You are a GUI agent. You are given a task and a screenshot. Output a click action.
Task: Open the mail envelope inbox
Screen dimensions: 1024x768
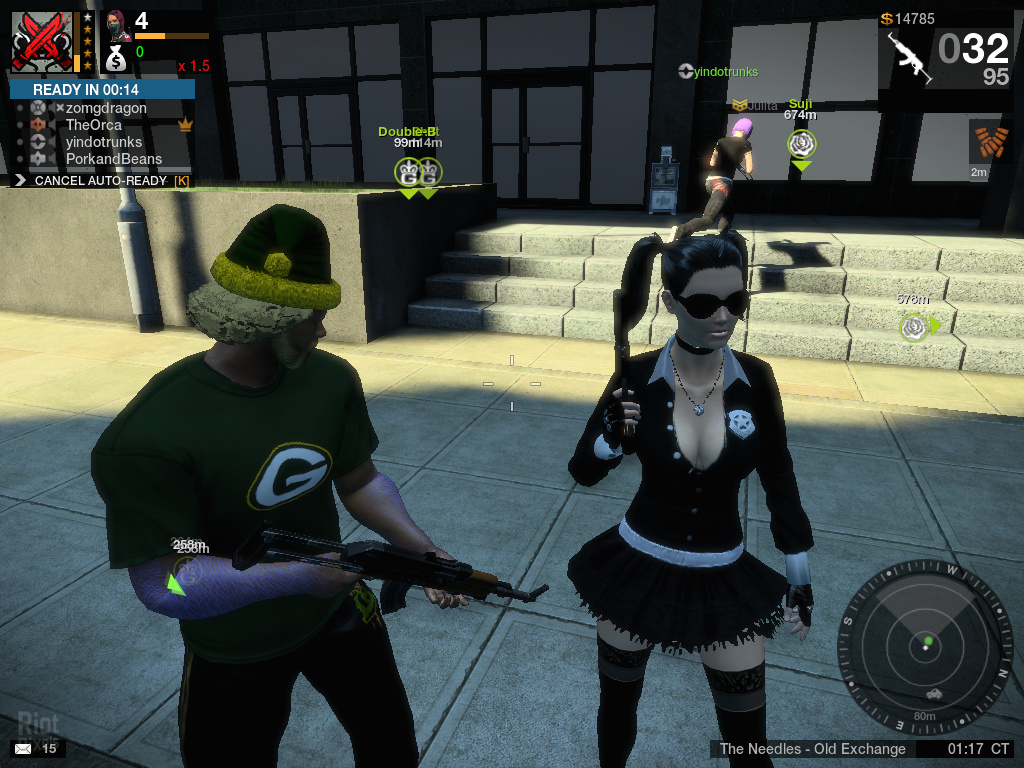[23, 748]
